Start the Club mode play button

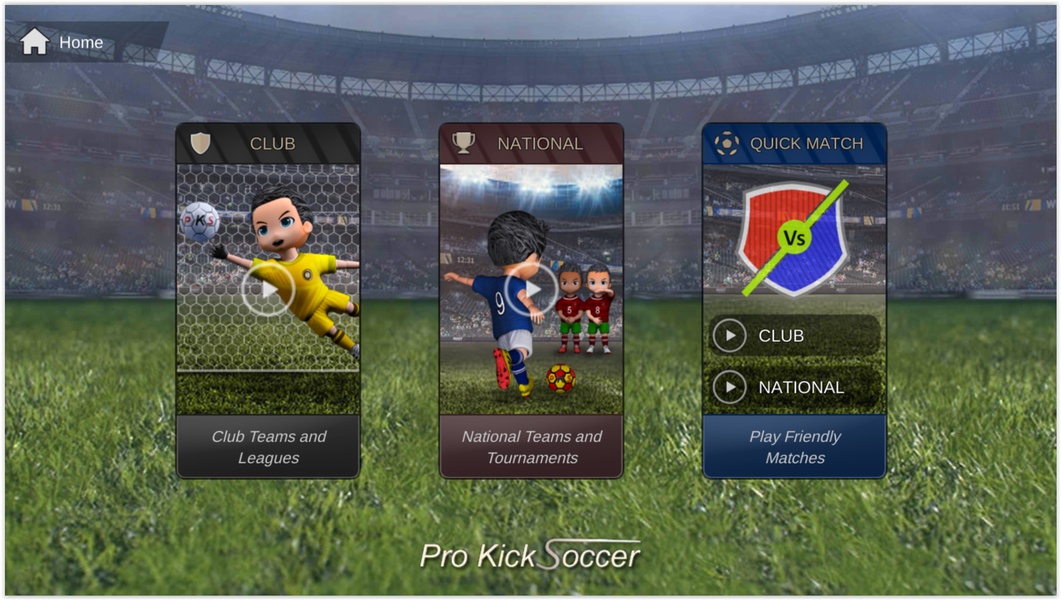coord(268,289)
